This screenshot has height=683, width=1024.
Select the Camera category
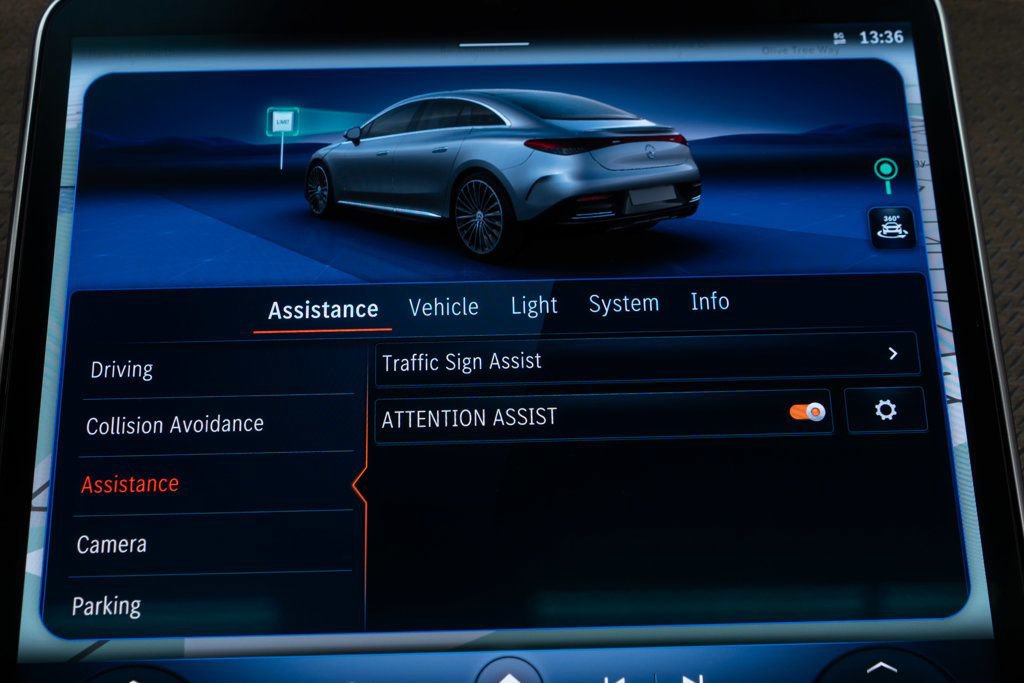coord(112,545)
